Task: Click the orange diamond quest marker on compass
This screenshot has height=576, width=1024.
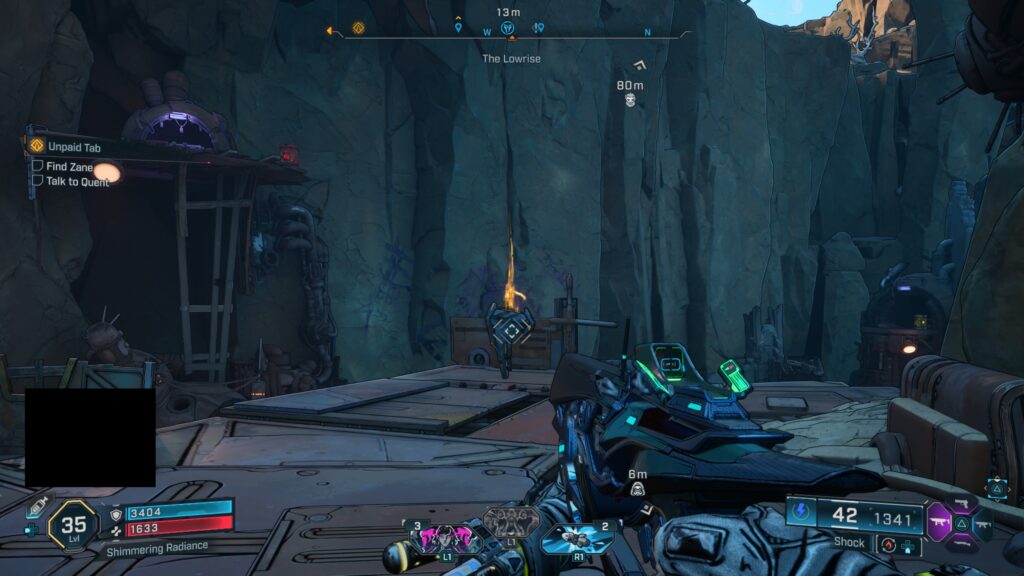Action: pos(359,28)
